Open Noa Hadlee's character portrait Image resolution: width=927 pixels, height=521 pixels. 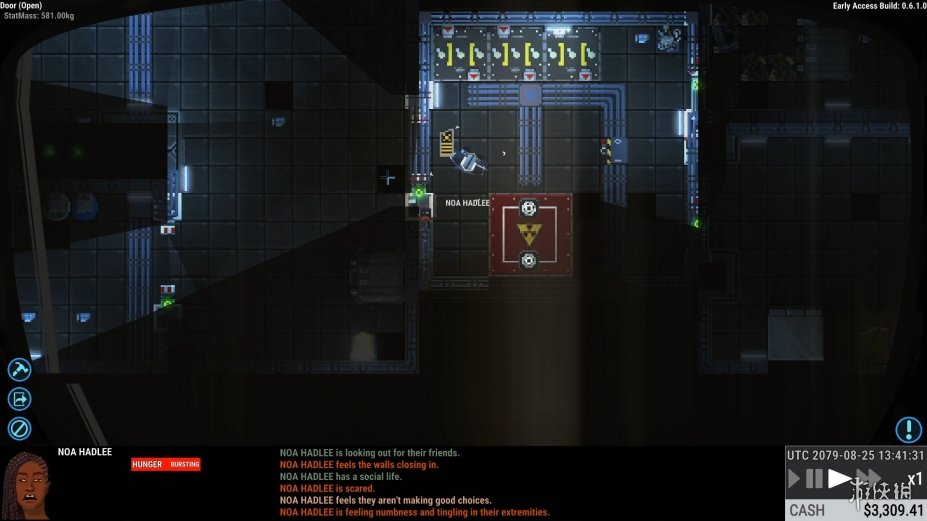pos(25,484)
